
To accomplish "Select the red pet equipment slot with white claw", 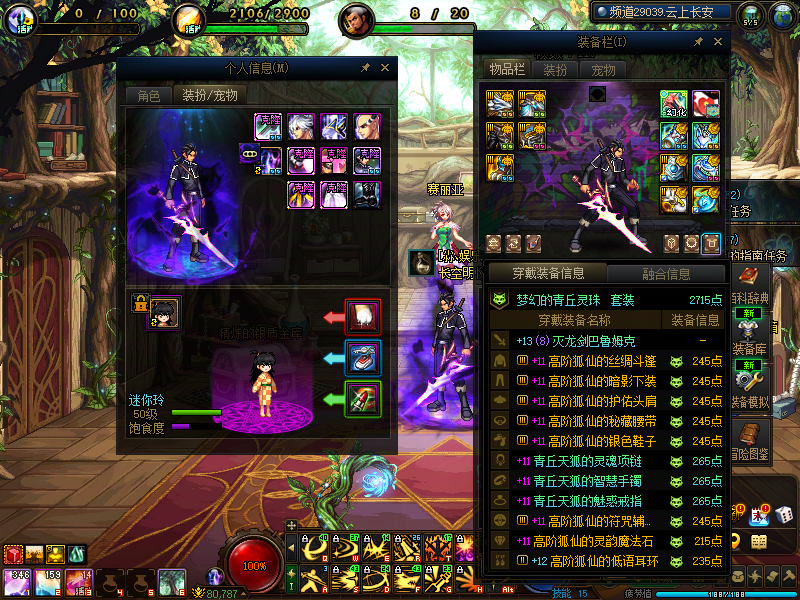I will (x=362, y=316).
